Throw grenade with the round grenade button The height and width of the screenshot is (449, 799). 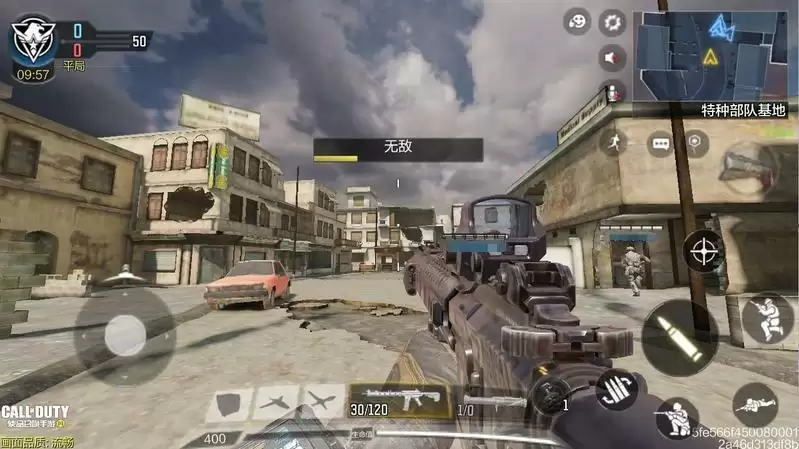pos(550,396)
